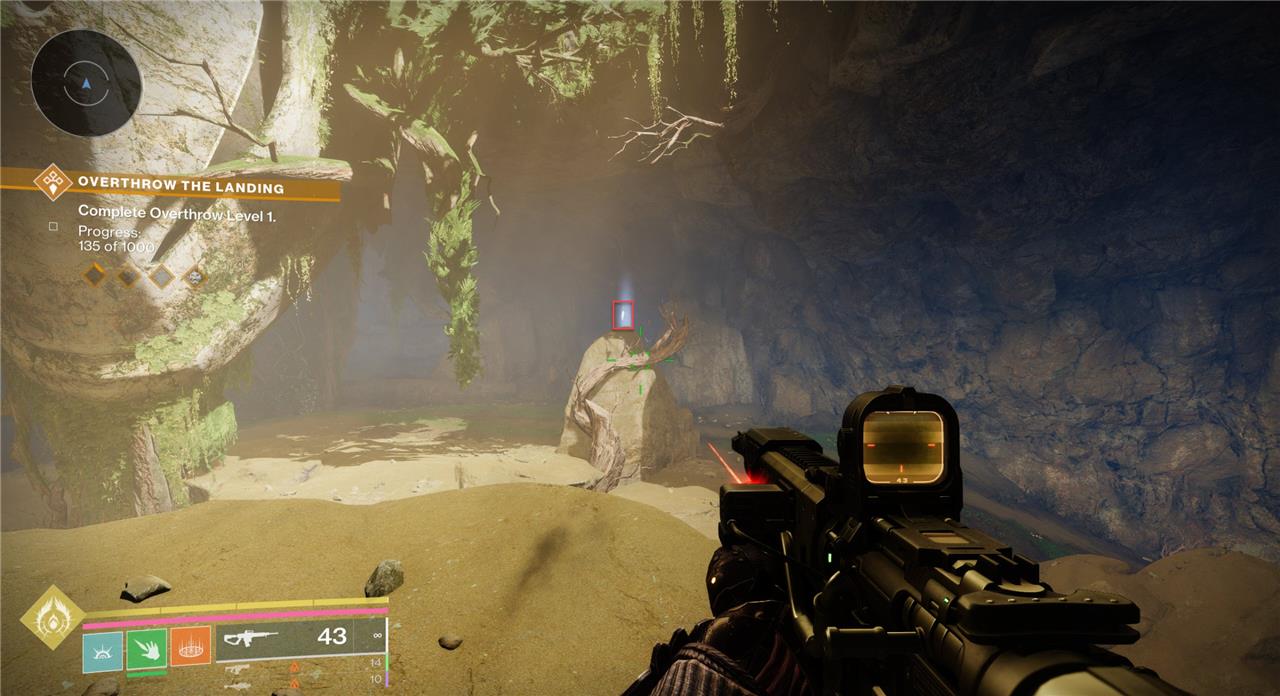Select the skull-marked Overthrow stage diamond
The image size is (1280, 696).
pyautogui.click(x=195, y=275)
